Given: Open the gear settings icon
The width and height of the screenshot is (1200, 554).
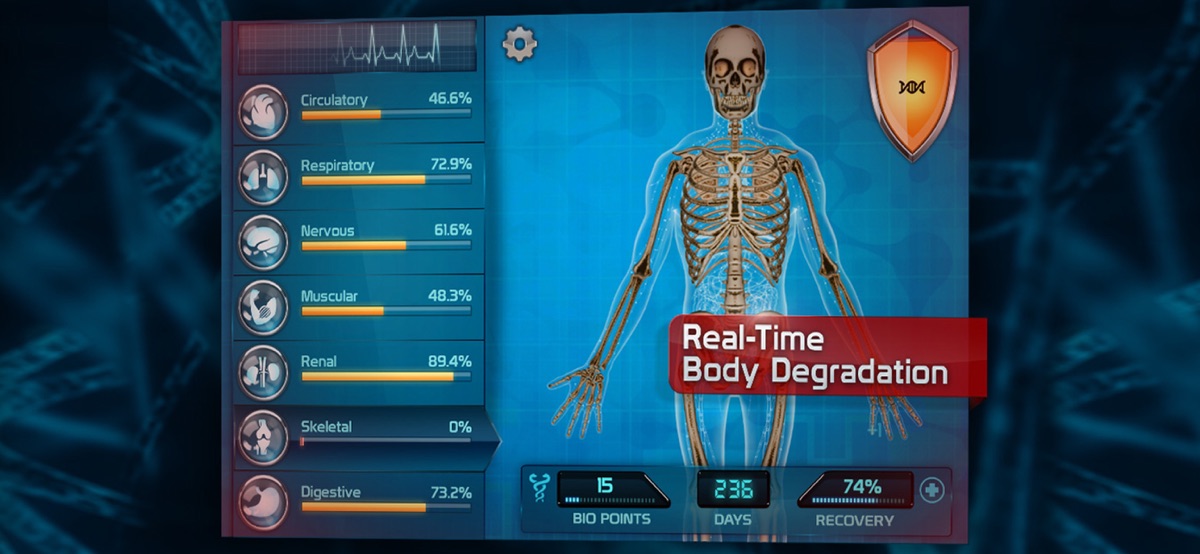Looking at the screenshot, I should point(519,44).
